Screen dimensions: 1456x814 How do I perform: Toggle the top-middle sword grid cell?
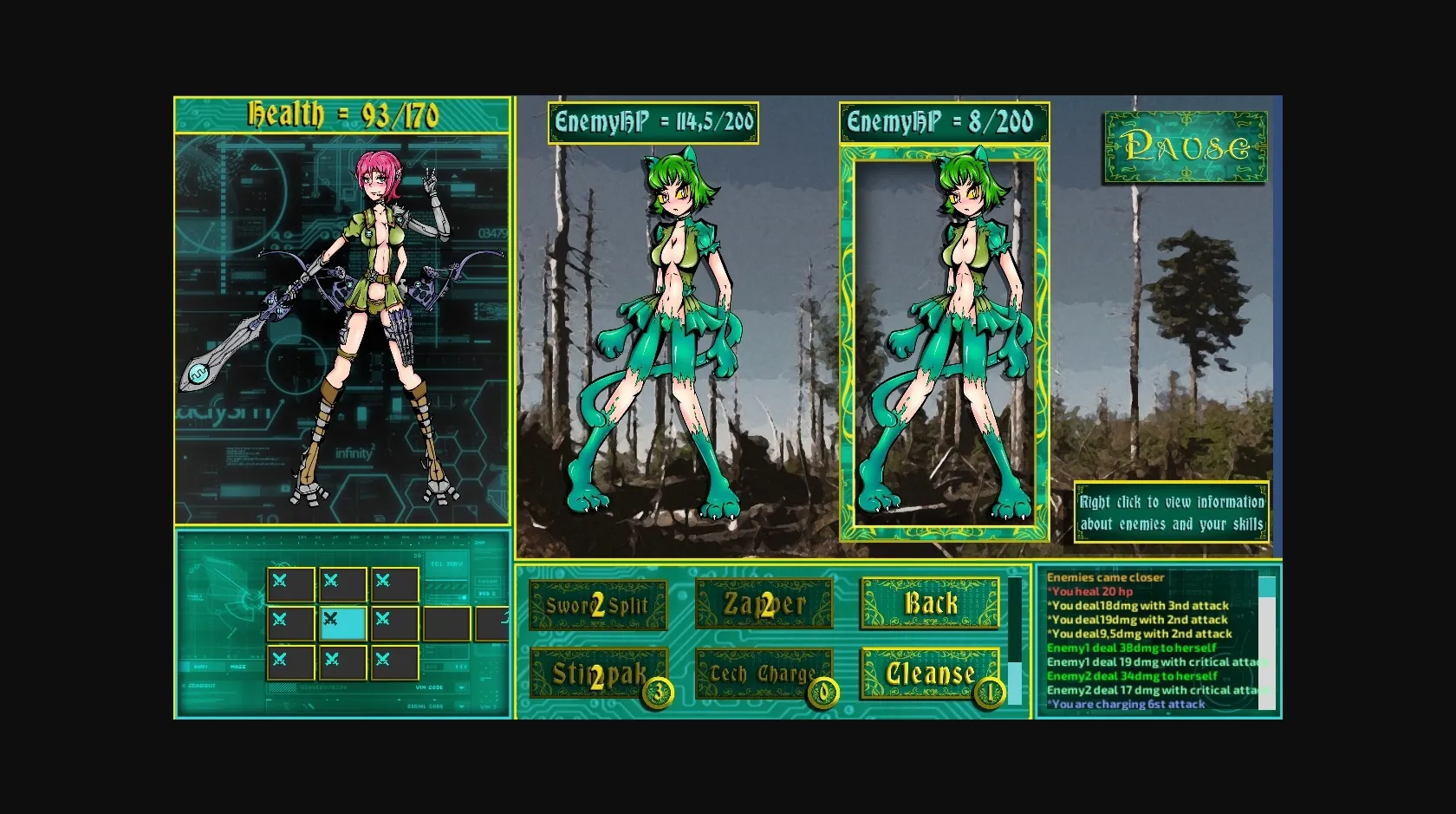(342, 584)
